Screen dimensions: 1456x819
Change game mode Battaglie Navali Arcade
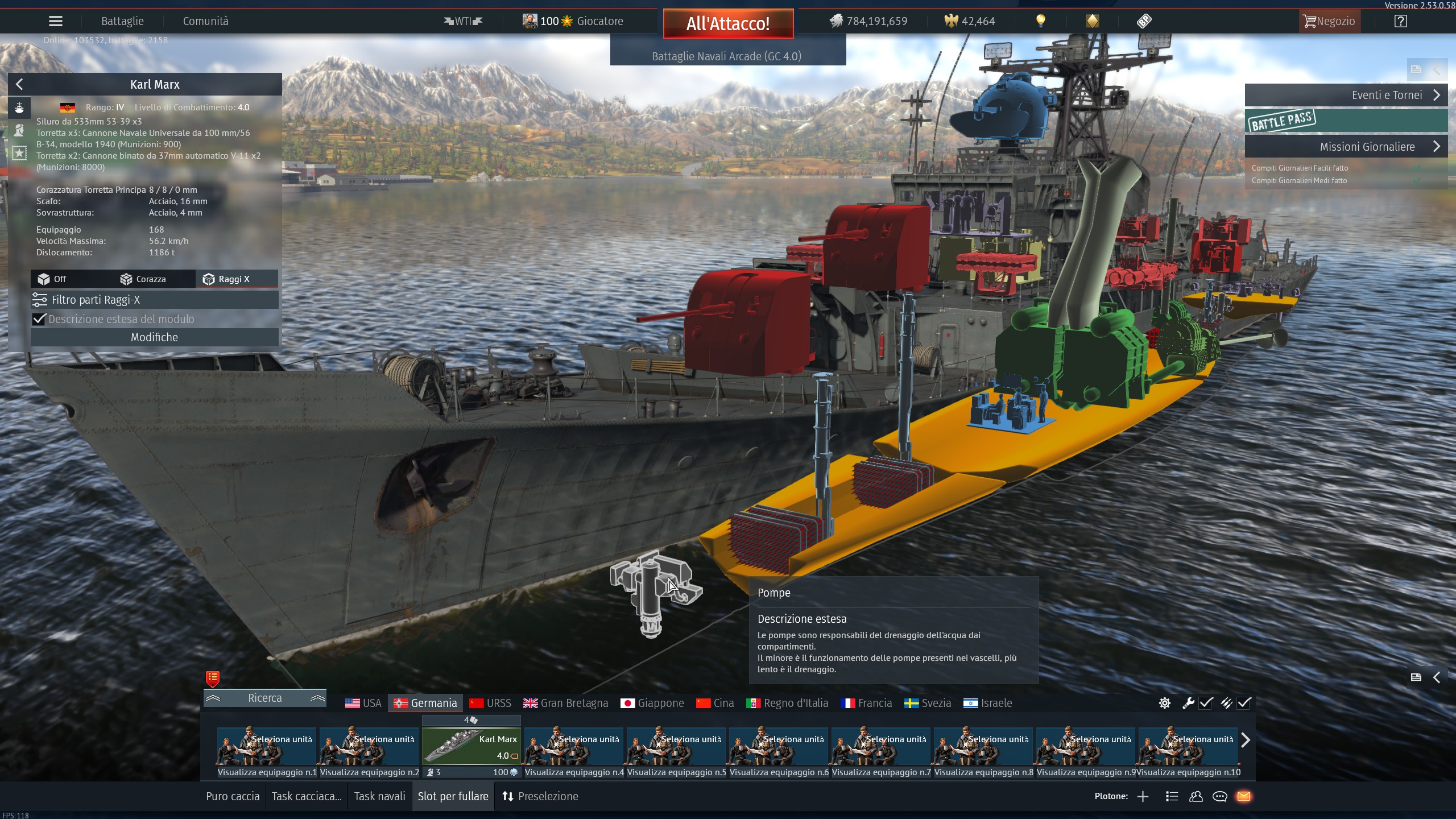[727, 56]
